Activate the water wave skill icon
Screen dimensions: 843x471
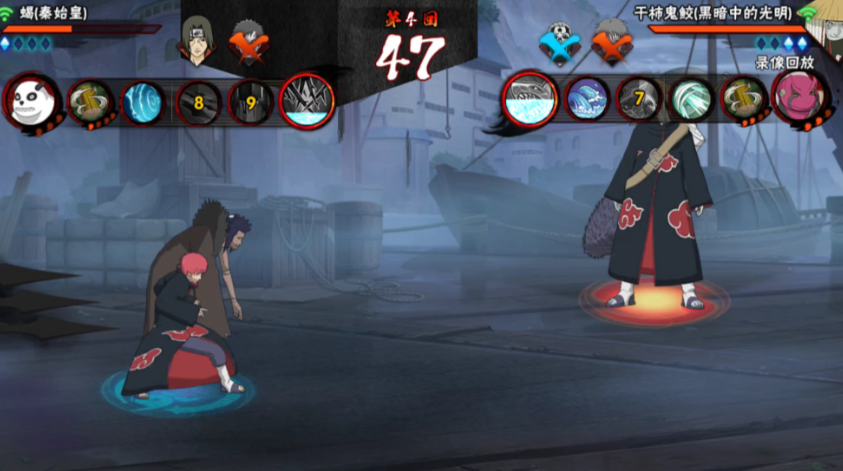coord(587,99)
